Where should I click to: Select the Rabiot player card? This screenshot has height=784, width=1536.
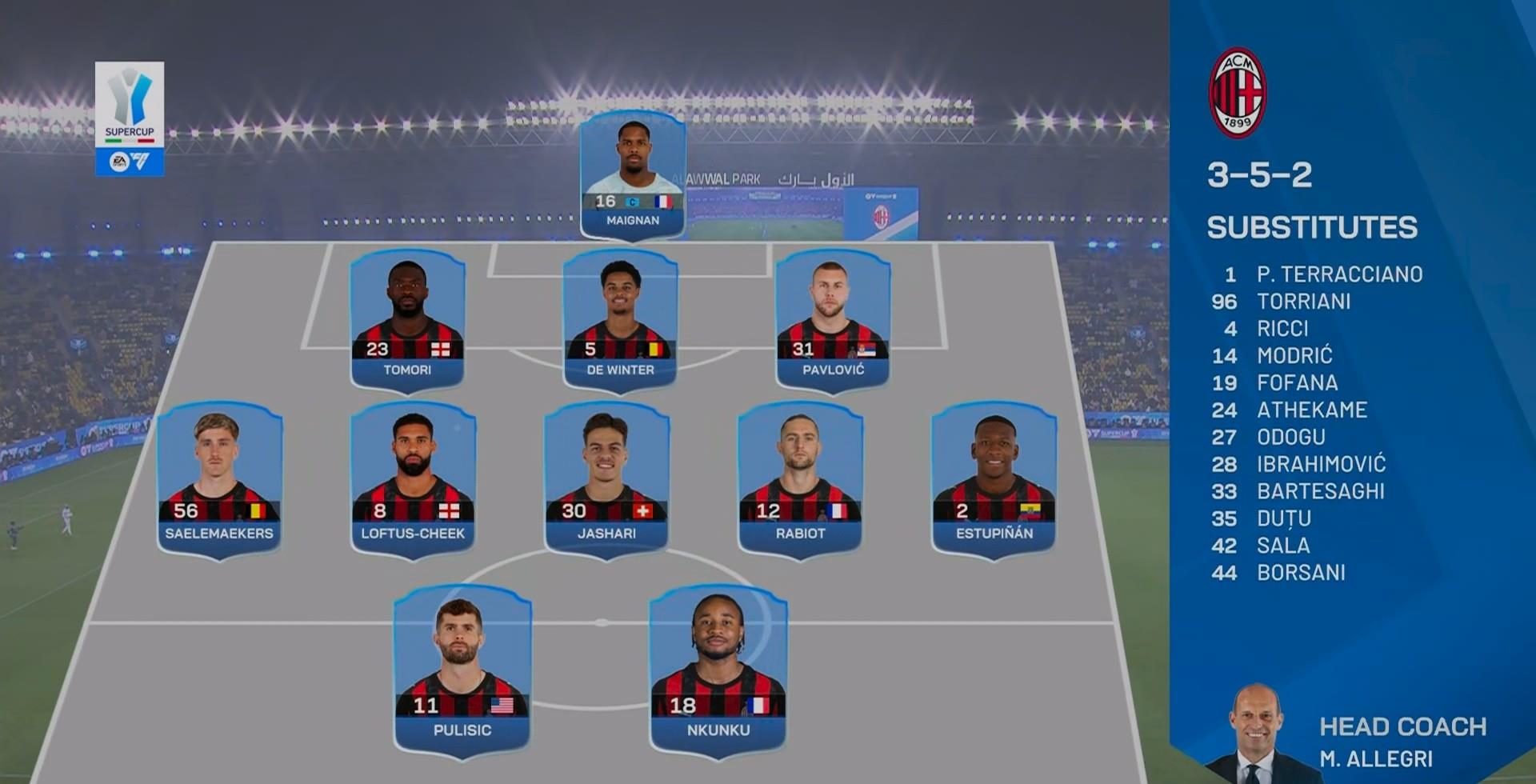click(800, 478)
